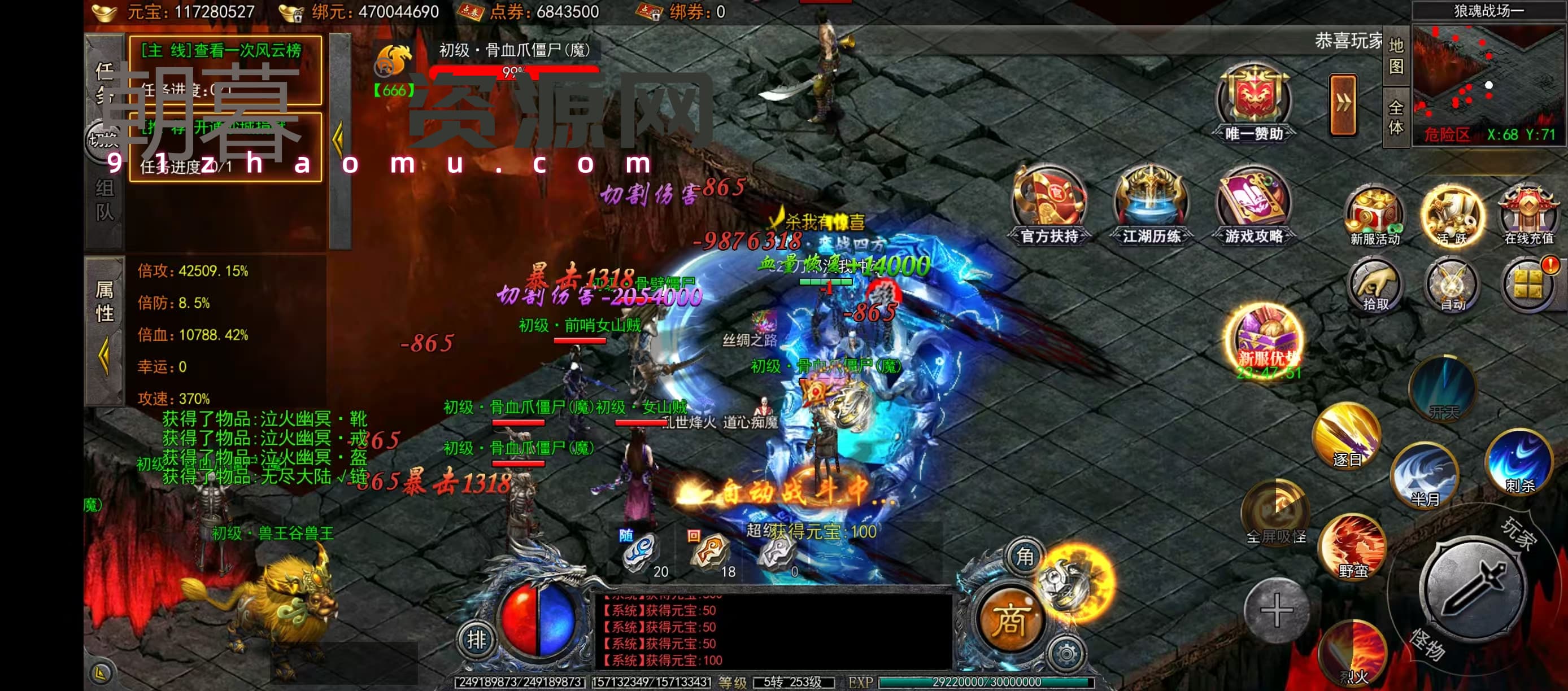The width and height of the screenshot is (1568, 691).
Task: Switch to the 组队 team tab
Action: (104, 199)
